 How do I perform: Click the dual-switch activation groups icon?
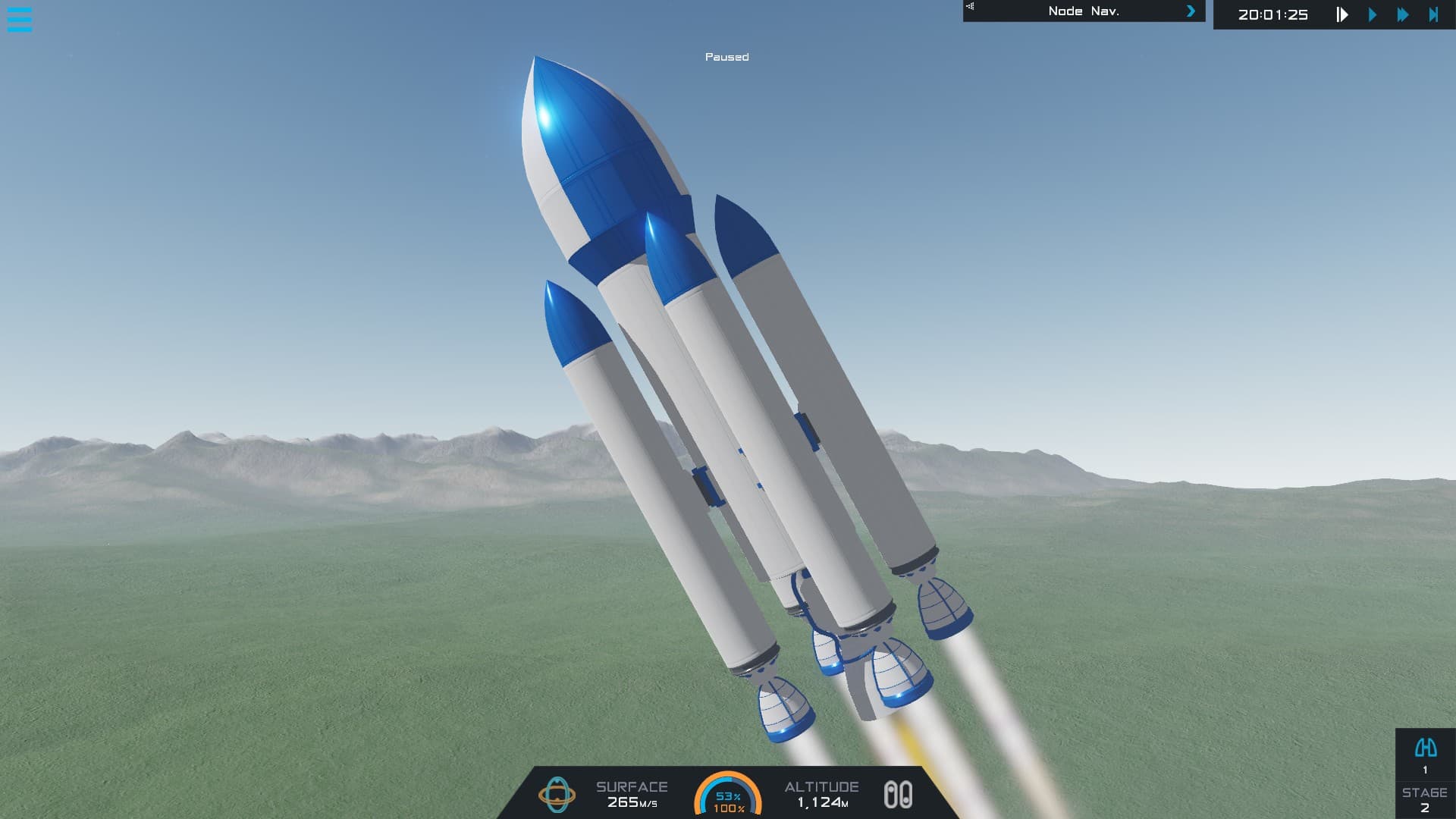click(899, 795)
